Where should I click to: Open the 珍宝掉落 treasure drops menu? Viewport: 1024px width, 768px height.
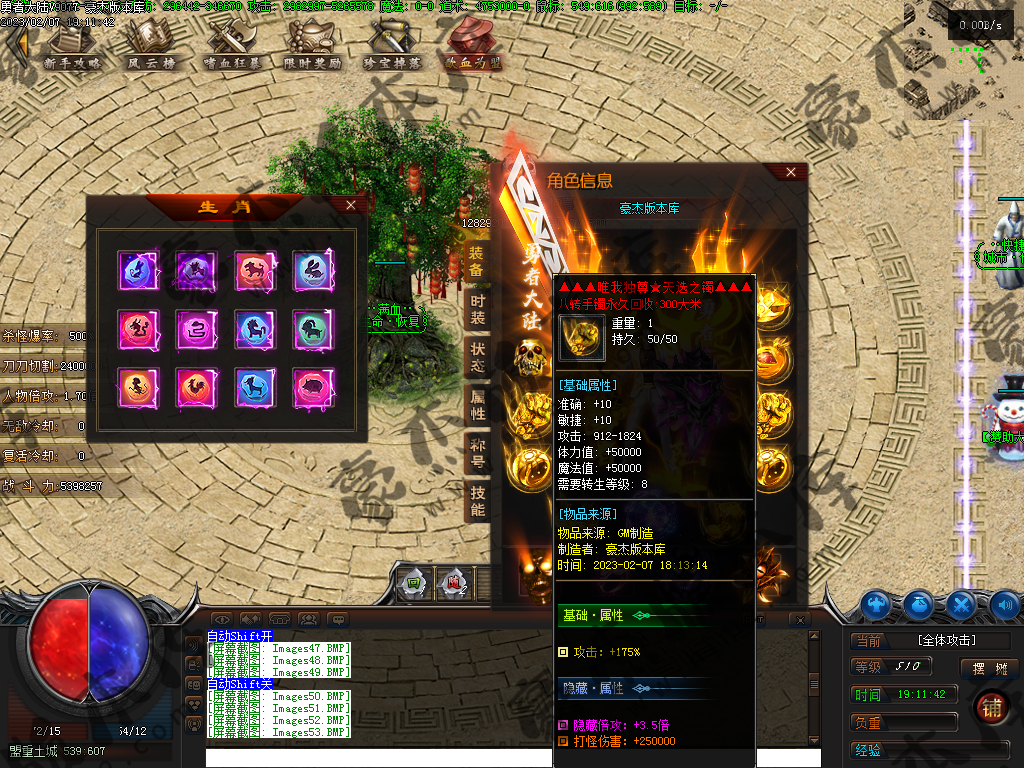[x=392, y=43]
